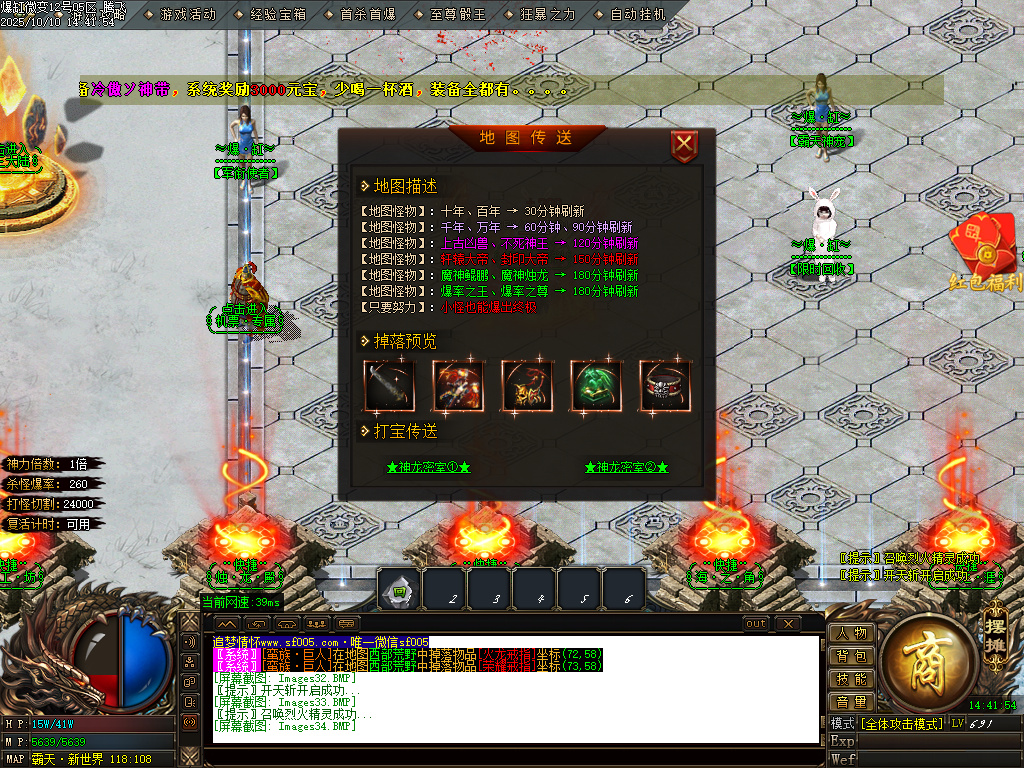Select the sword drop preview icon

[388, 386]
